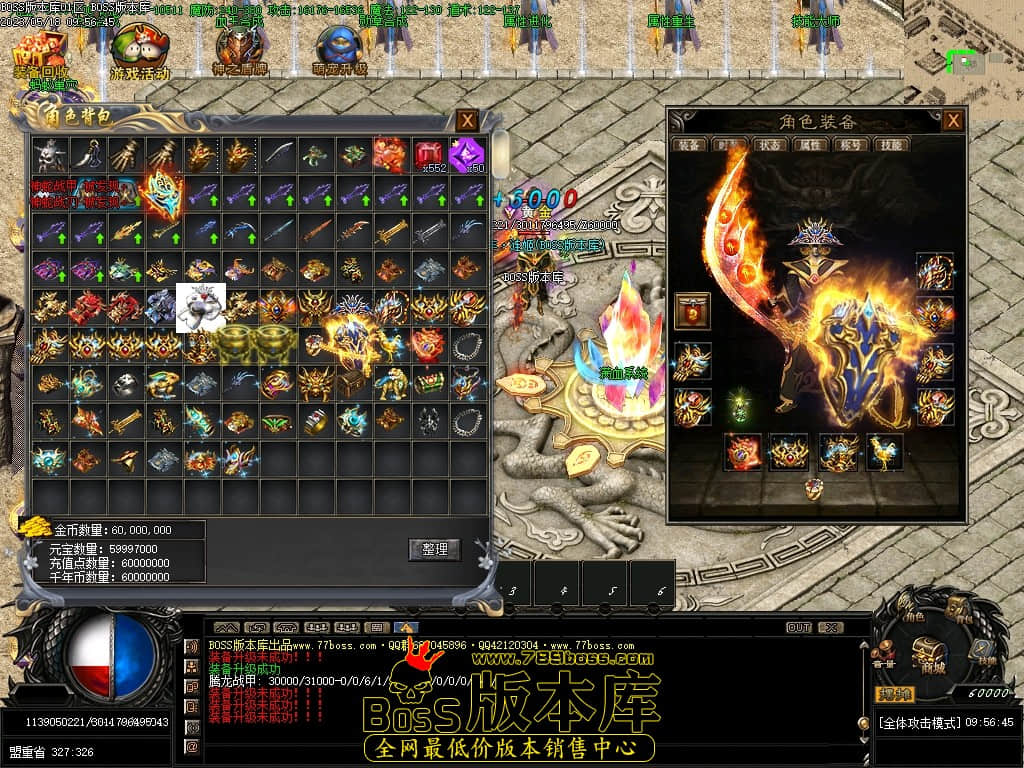The height and width of the screenshot is (768, 1024).
Task: Open the 游戏活动 game events icon
Action: (x=139, y=52)
